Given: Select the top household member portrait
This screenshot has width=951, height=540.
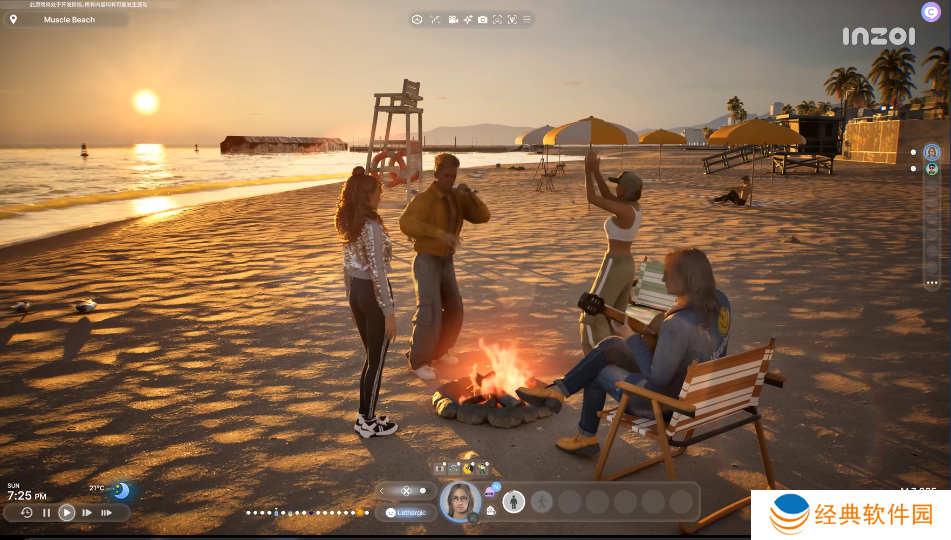Looking at the screenshot, I should tap(932, 152).
